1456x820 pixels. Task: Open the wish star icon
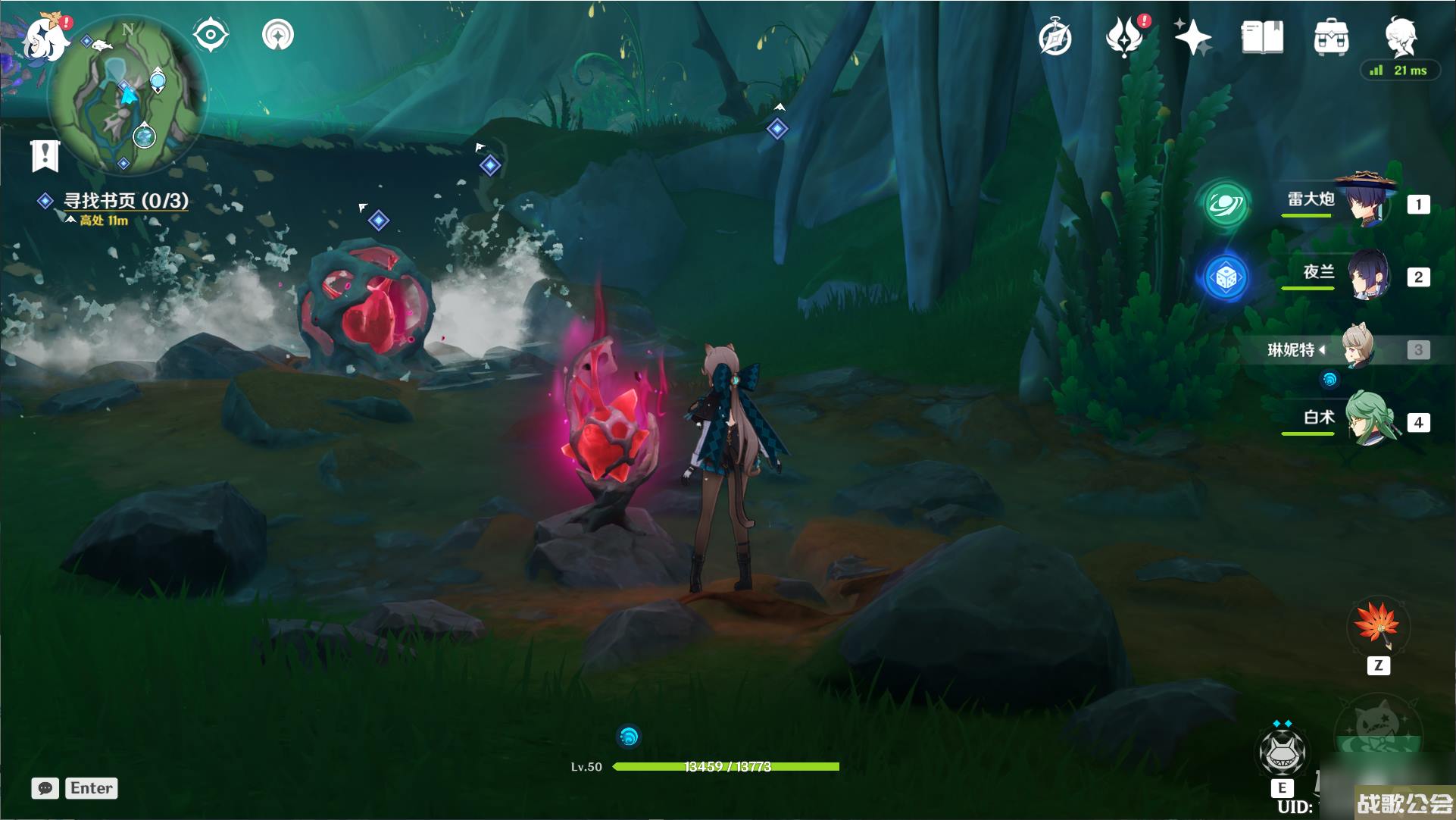tap(1192, 36)
